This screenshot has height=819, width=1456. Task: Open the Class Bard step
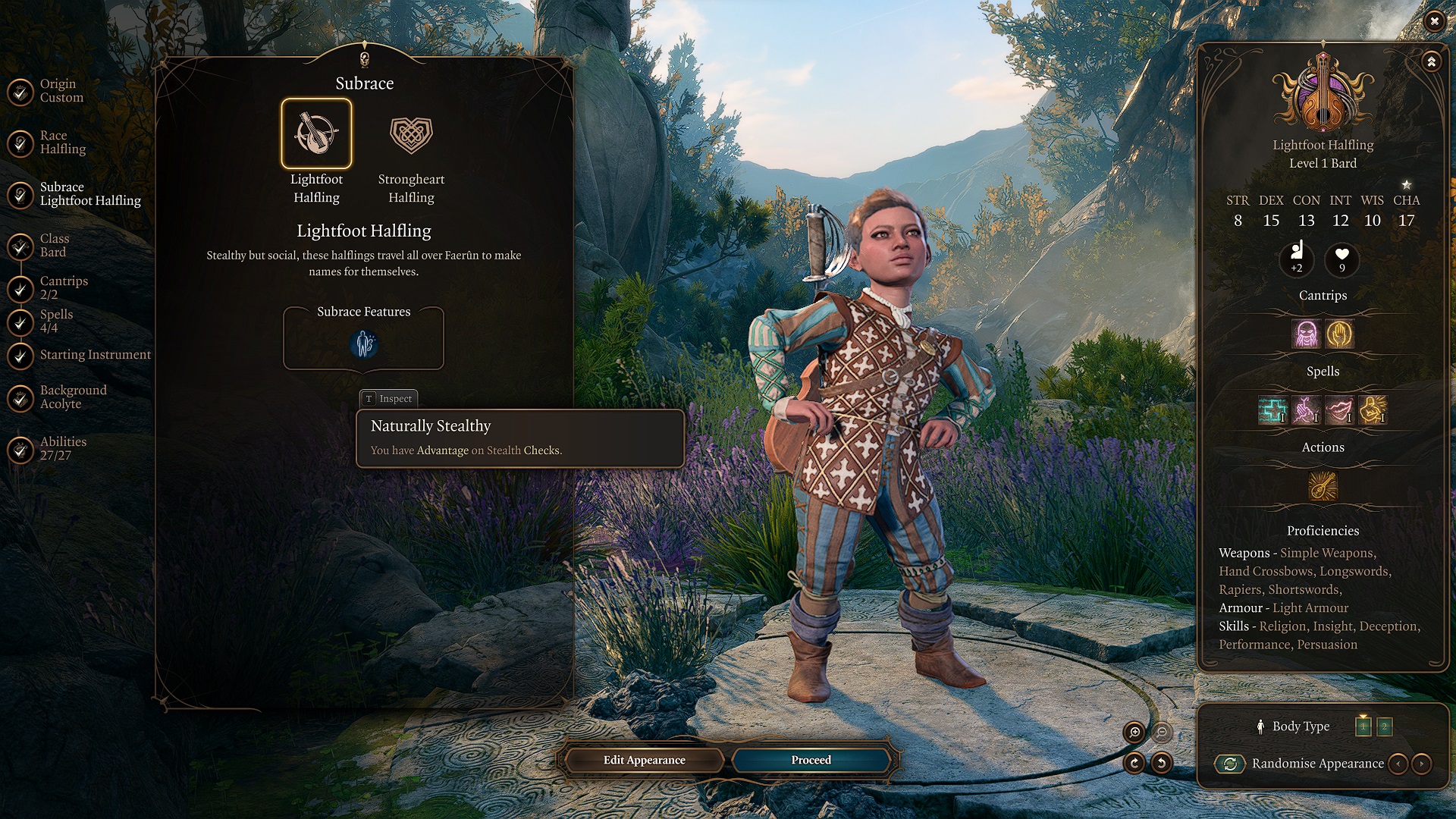pyautogui.click(x=53, y=245)
